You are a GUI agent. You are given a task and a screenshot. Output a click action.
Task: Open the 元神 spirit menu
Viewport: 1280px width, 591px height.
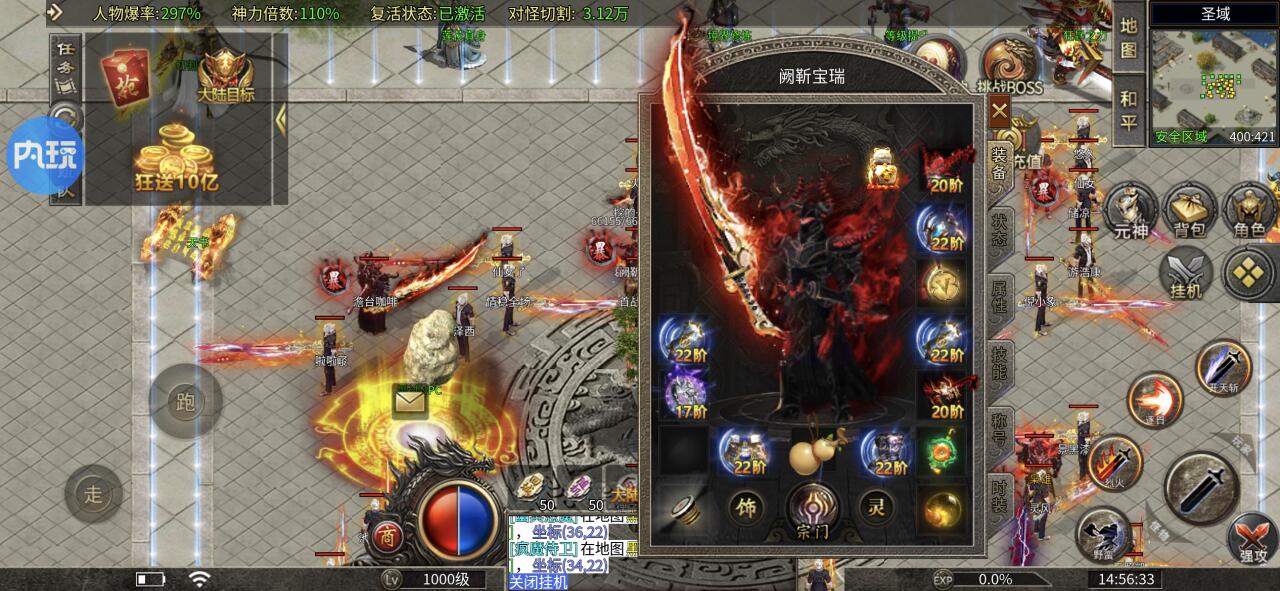click(x=1129, y=210)
